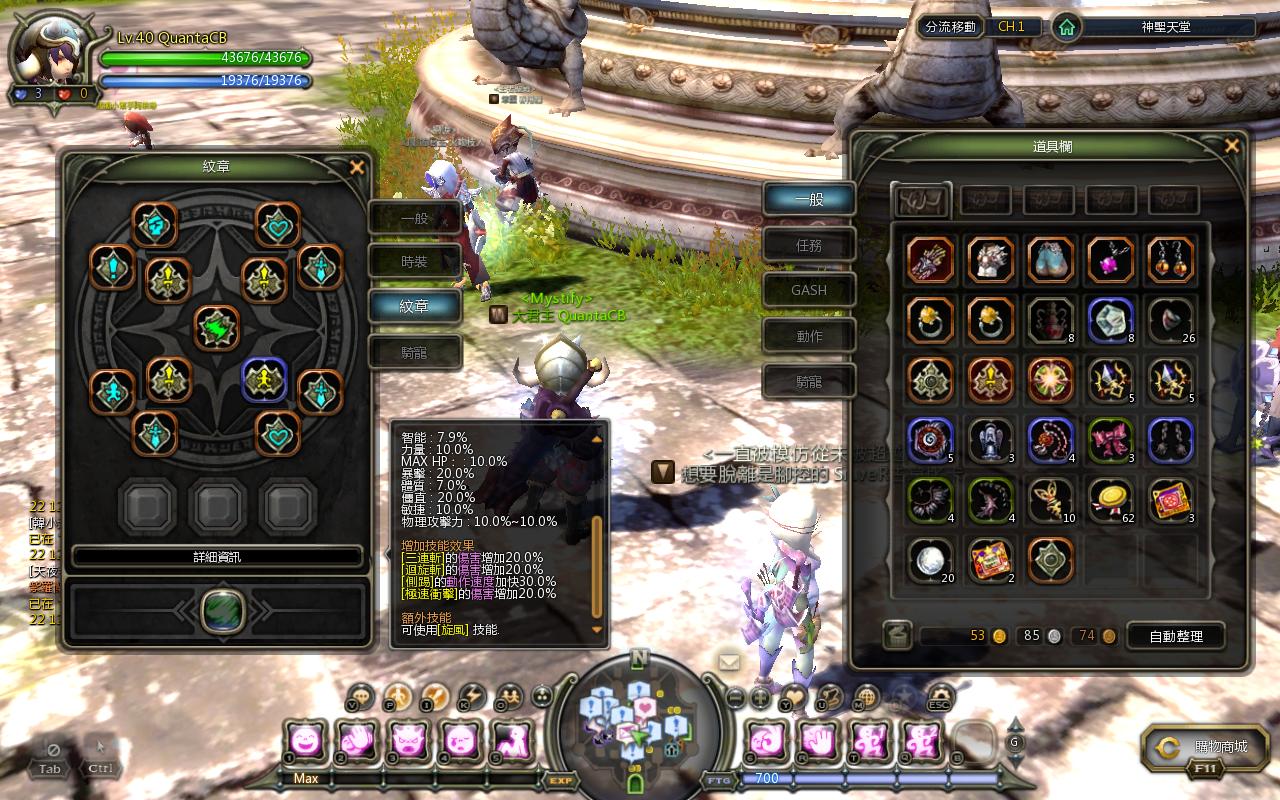Close the 紋章 crest panel
Viewport: 1280px width, 800px height.
[356, 168]
